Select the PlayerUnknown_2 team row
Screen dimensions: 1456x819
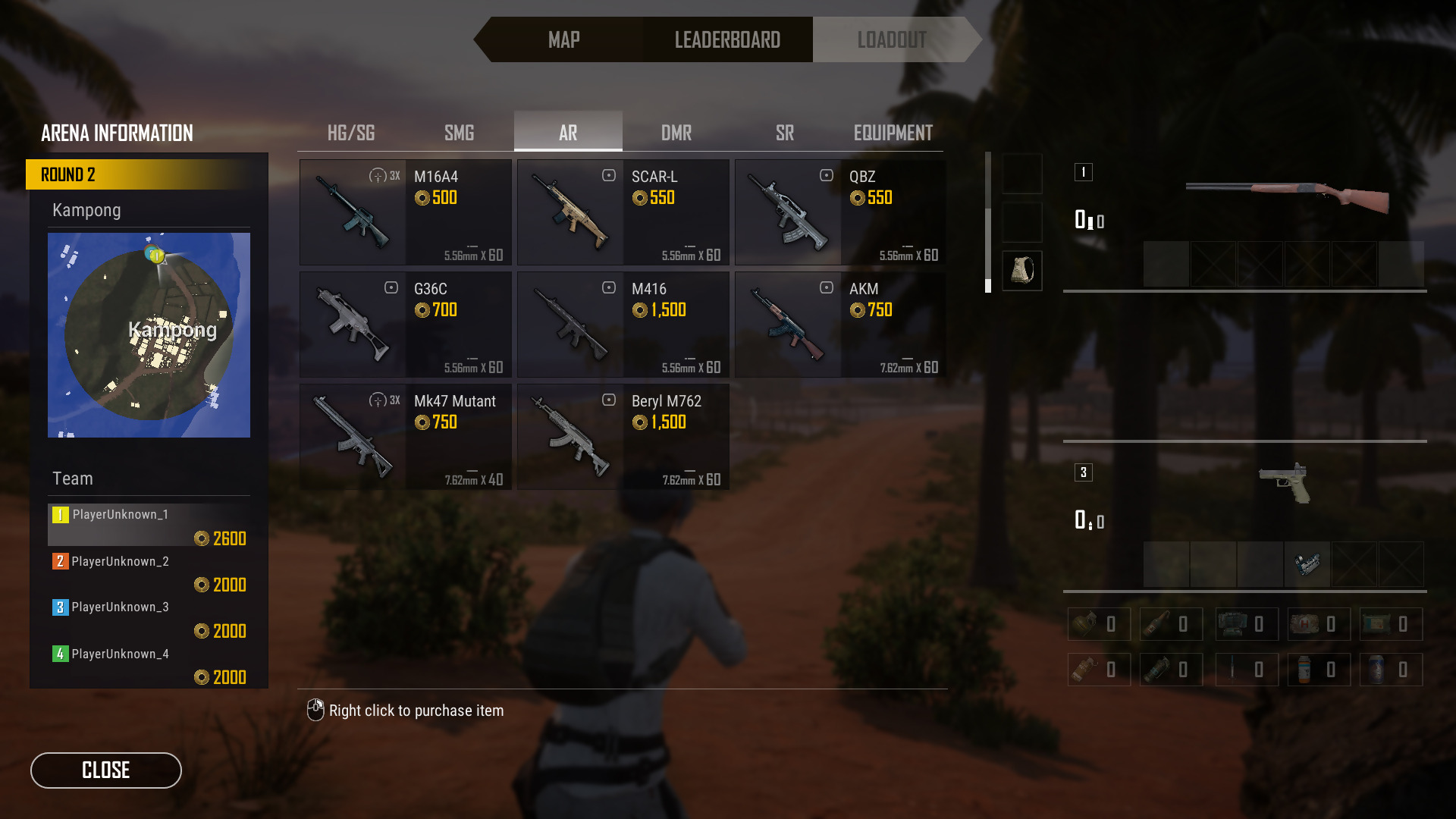click(x=149, y=572)
